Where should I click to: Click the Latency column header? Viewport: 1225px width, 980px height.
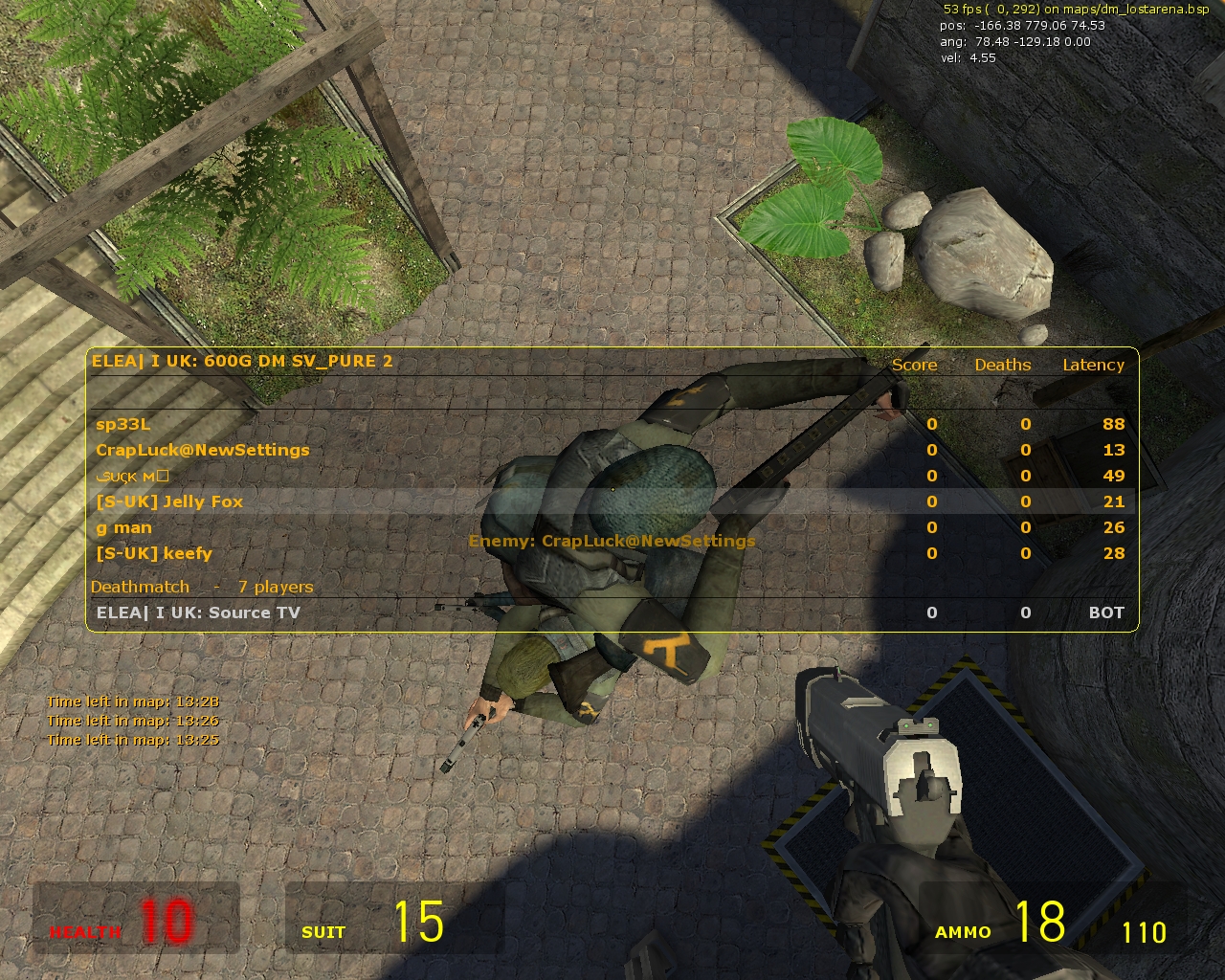click(x=1093, y=366)
